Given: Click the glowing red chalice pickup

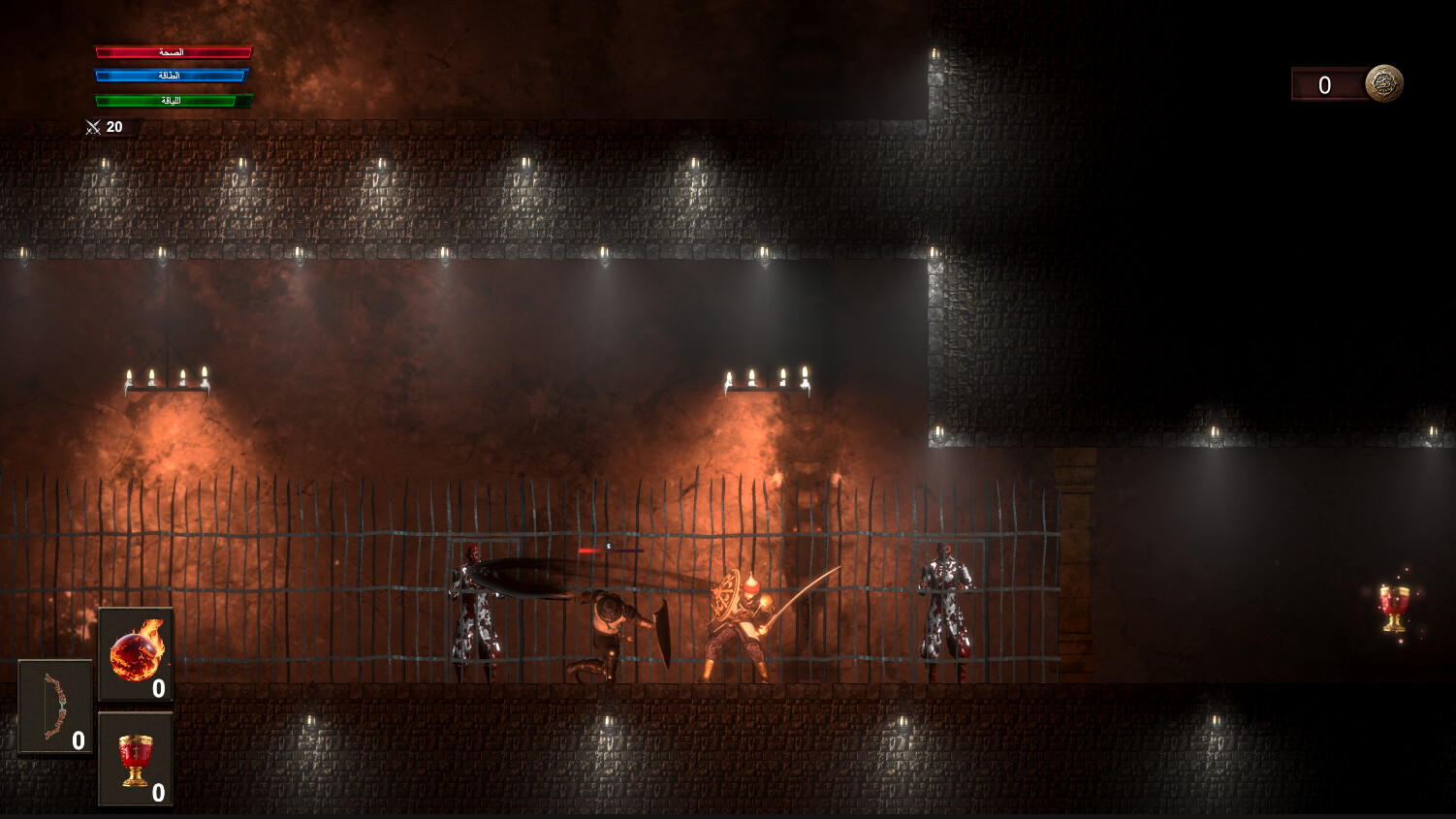Looking at the screenshot, I should (x=1392, y=609).
